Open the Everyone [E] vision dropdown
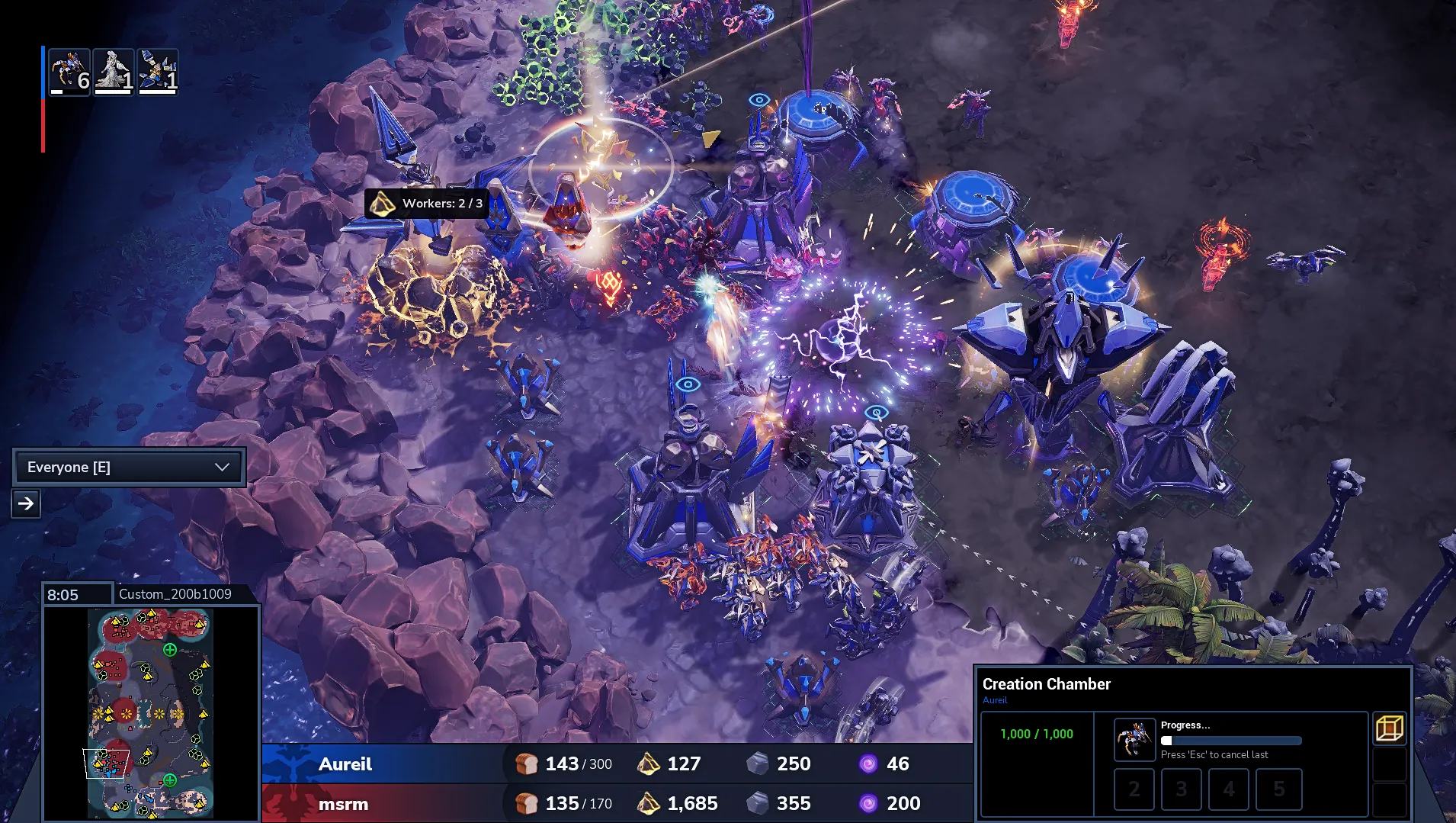The width and height of the screenshot is (1456, 823). tap(128, 467)
